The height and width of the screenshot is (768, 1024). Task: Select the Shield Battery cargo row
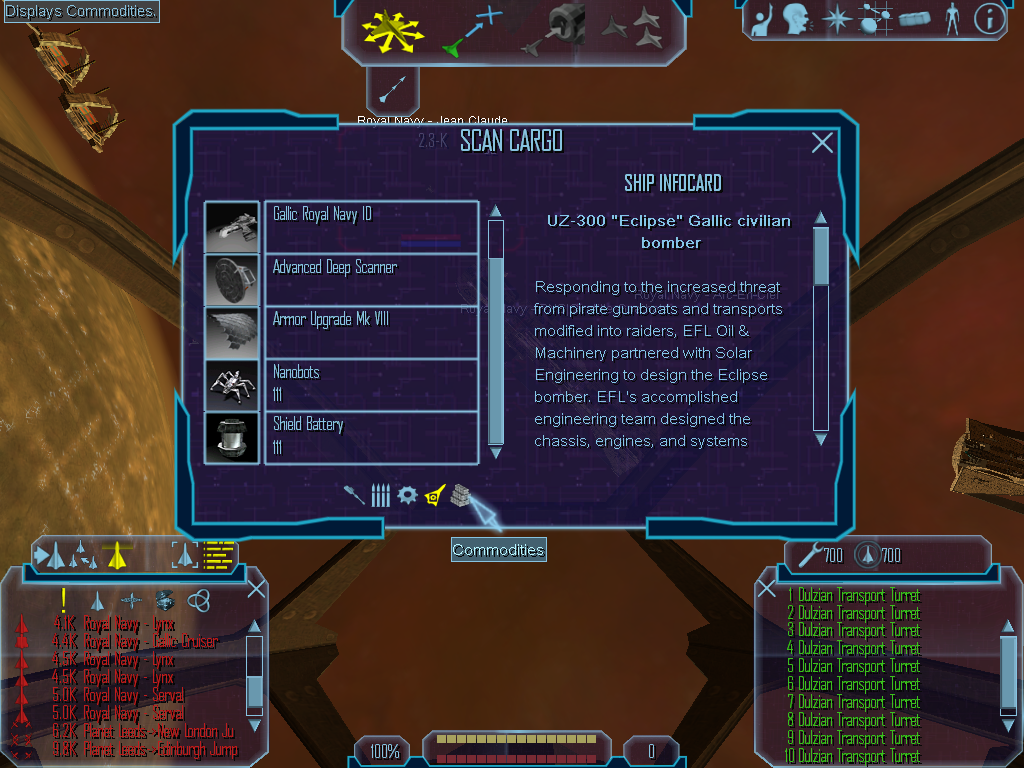pos(371,437)
